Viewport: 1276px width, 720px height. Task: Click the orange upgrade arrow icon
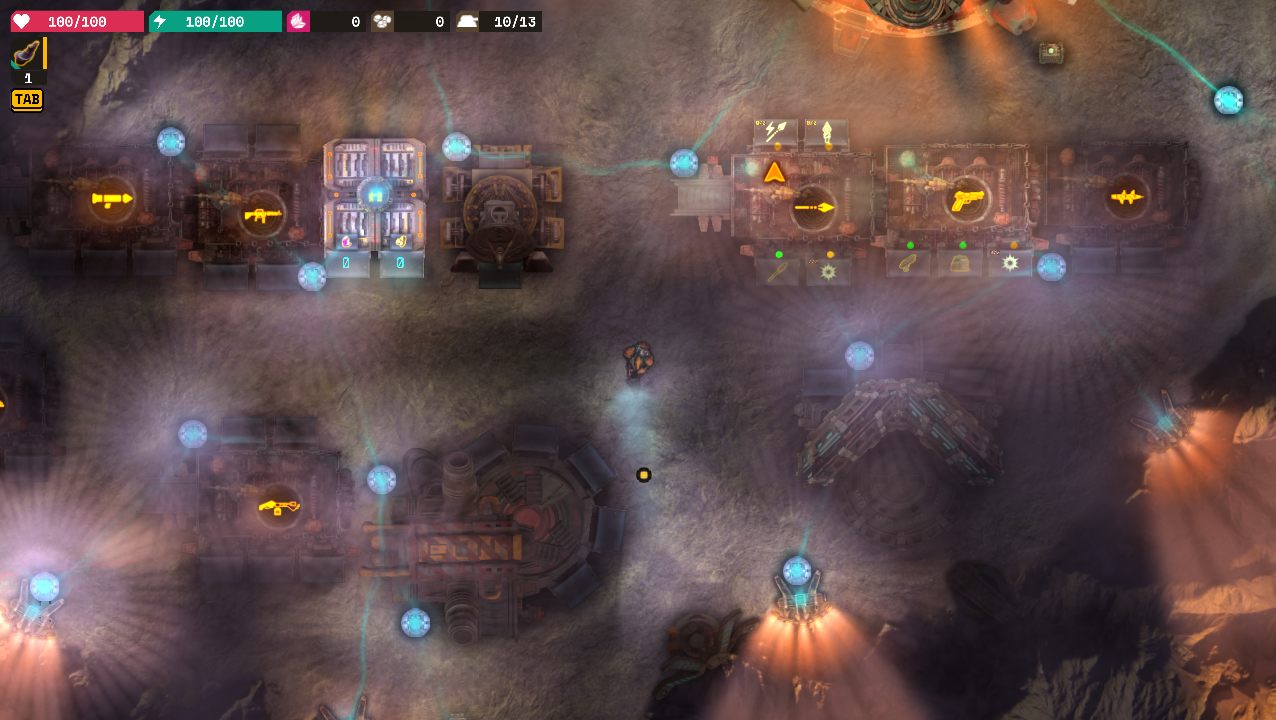coord(774,173)
